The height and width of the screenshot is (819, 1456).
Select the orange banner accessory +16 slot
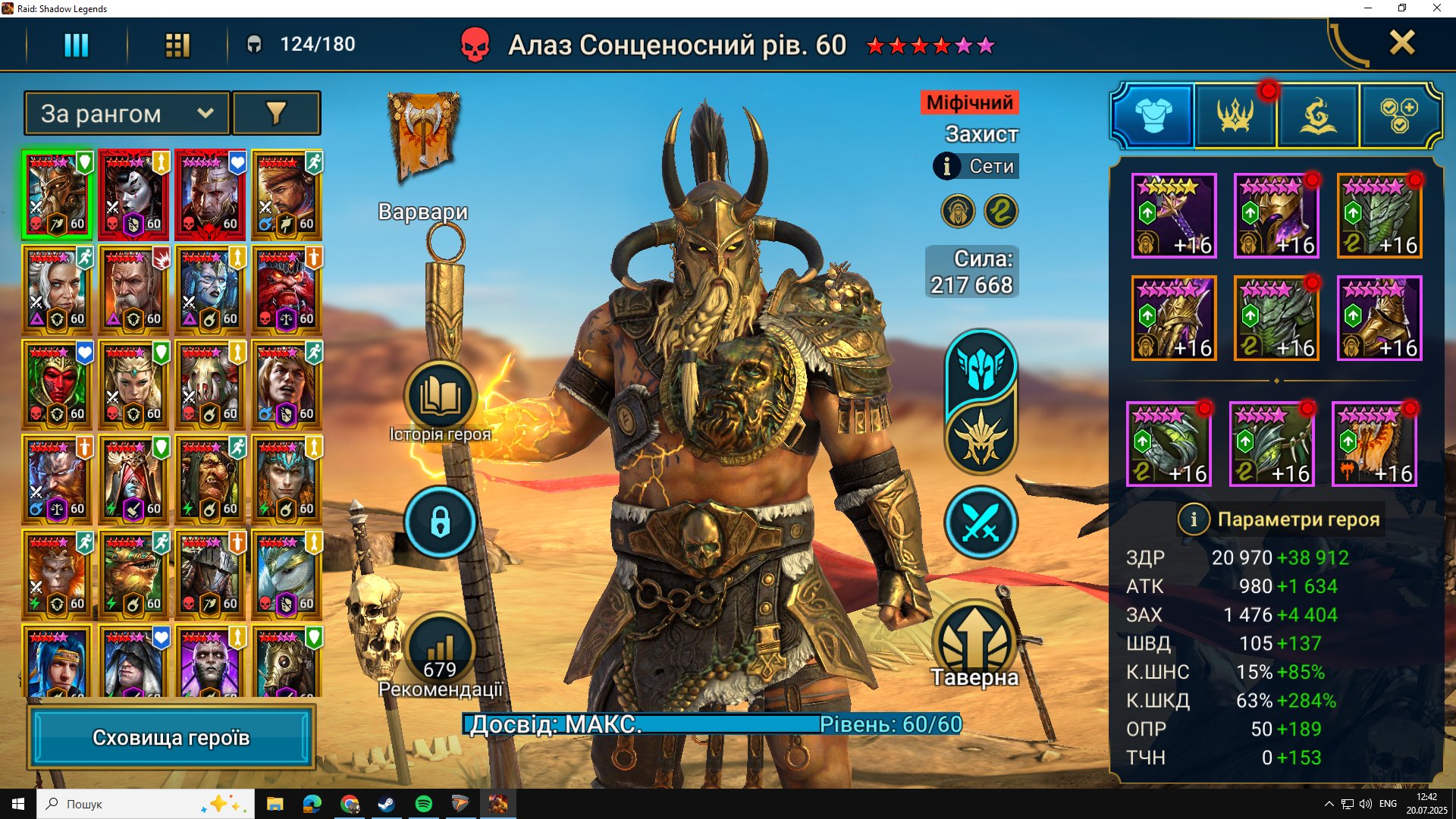(1374, 444)
